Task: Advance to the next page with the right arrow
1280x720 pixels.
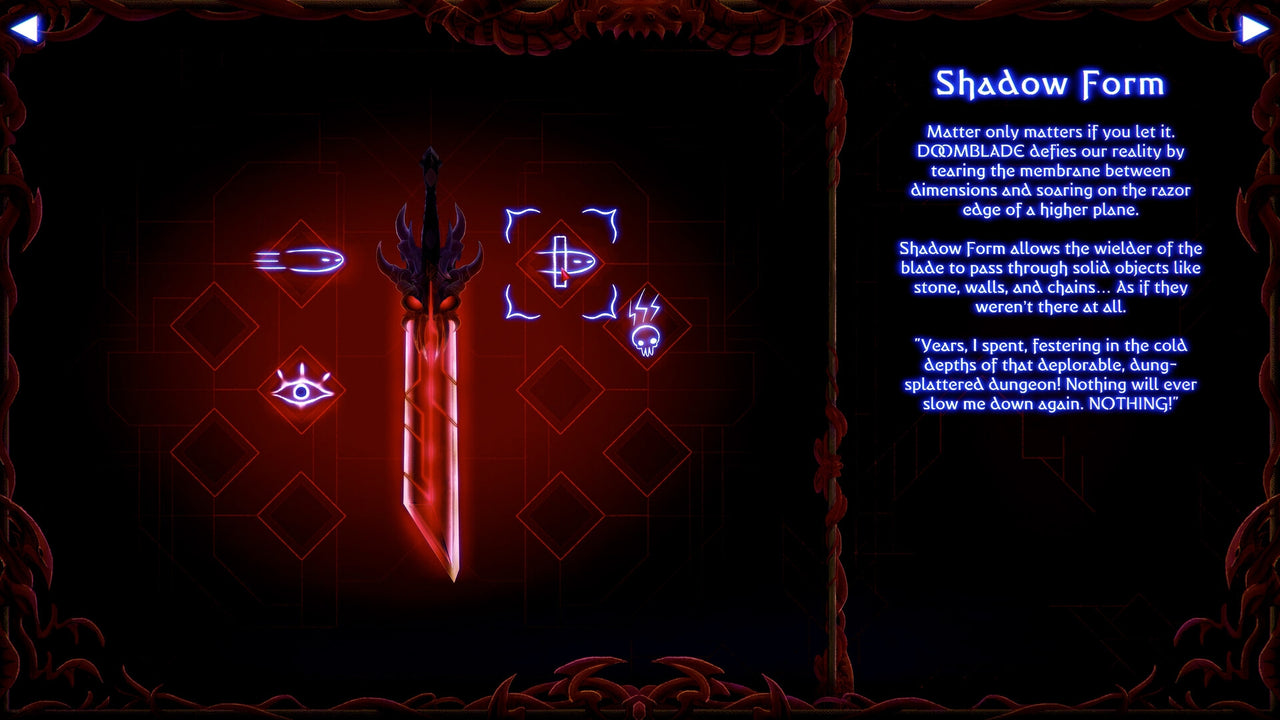Action: tap(1257, 27)
